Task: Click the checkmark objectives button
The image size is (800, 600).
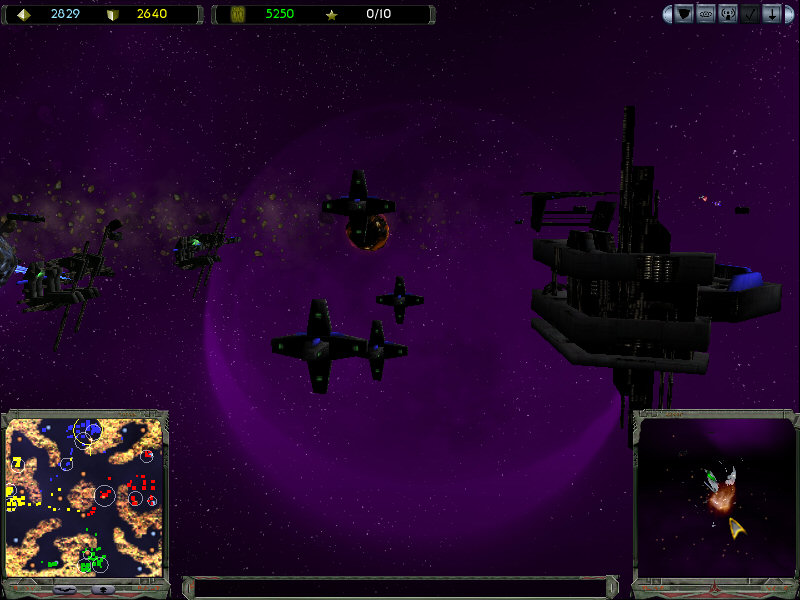Action: pos(750,14)
